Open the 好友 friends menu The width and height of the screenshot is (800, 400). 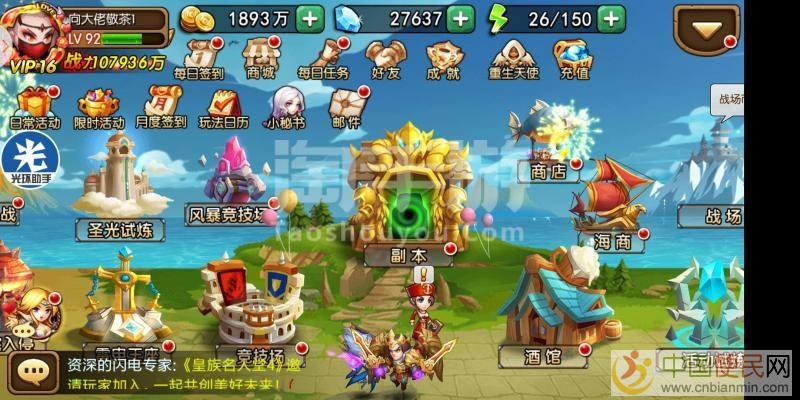click(x=385, y=56)
